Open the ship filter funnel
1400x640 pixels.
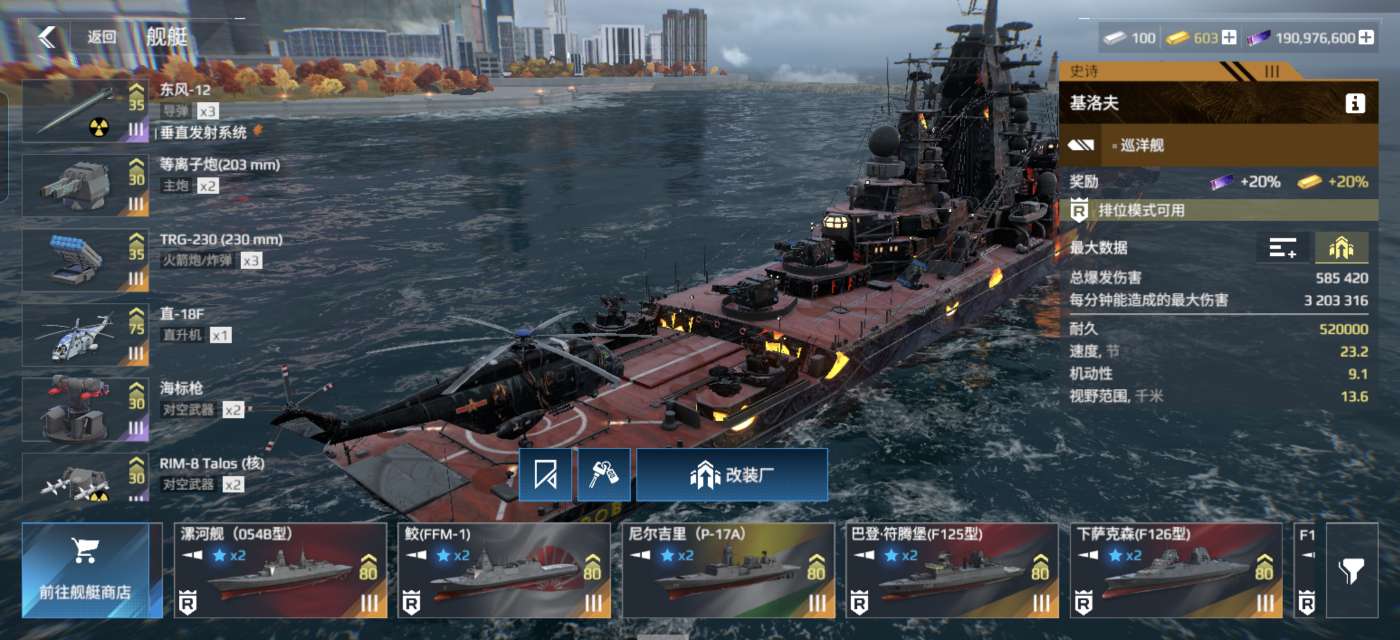[x=1351, y=571]
